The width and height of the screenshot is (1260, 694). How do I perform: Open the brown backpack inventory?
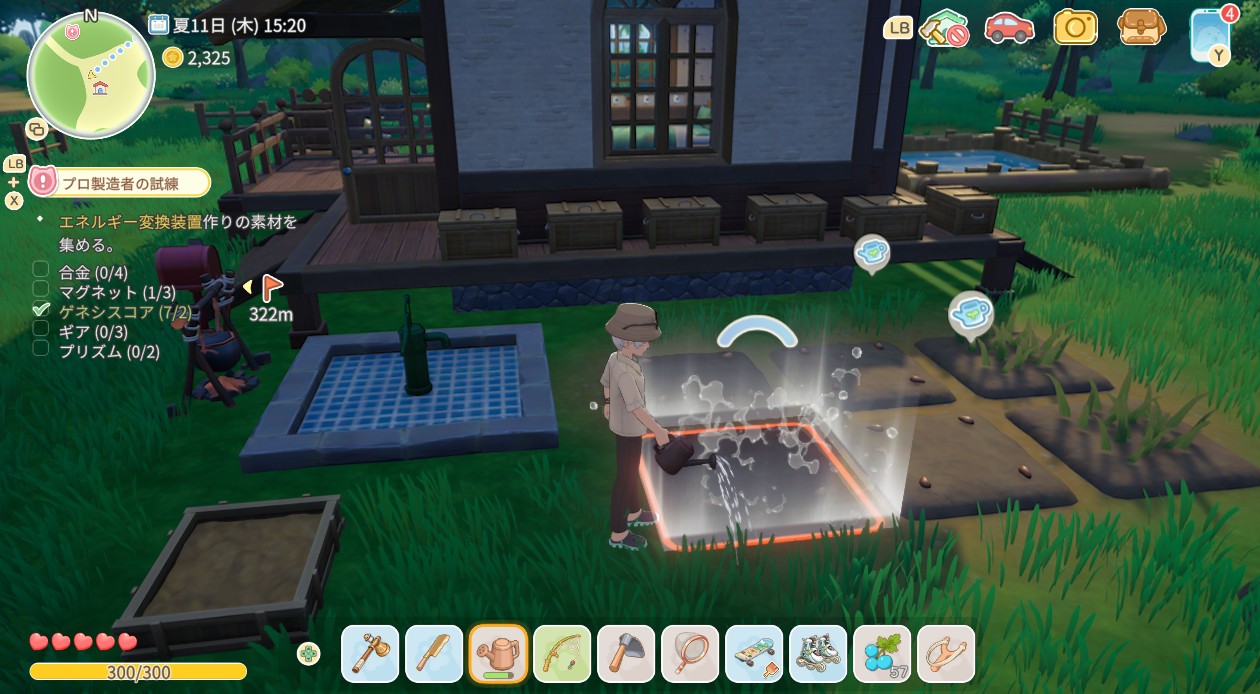pyautogui.click(x=1141, y=28)
